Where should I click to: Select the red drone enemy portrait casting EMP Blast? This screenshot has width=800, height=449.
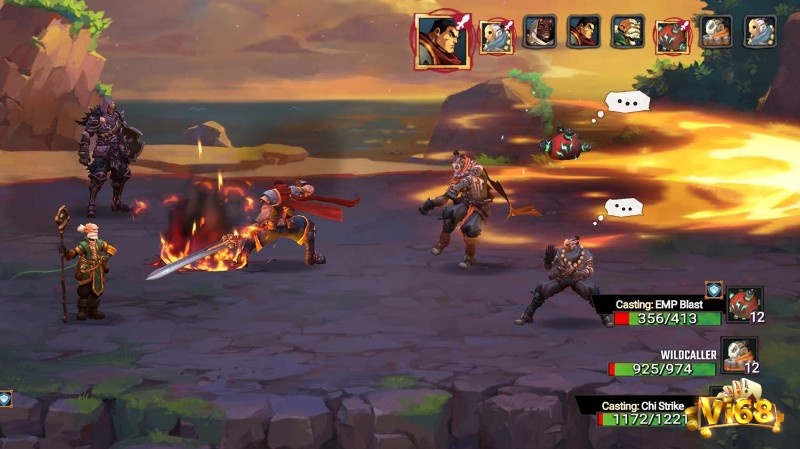[743, 303]
